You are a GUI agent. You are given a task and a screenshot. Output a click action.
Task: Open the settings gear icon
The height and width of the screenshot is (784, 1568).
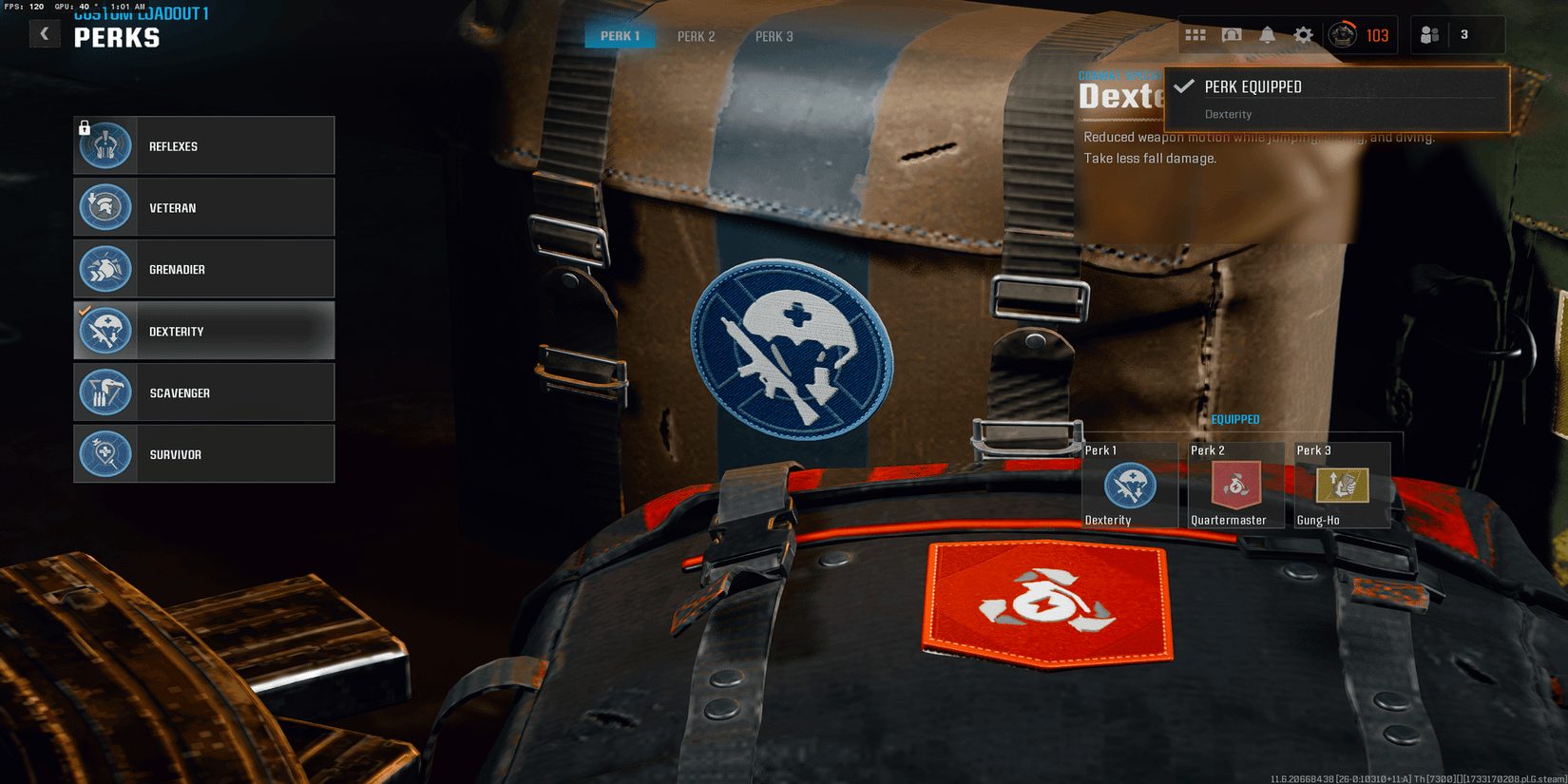point(1303,34)
